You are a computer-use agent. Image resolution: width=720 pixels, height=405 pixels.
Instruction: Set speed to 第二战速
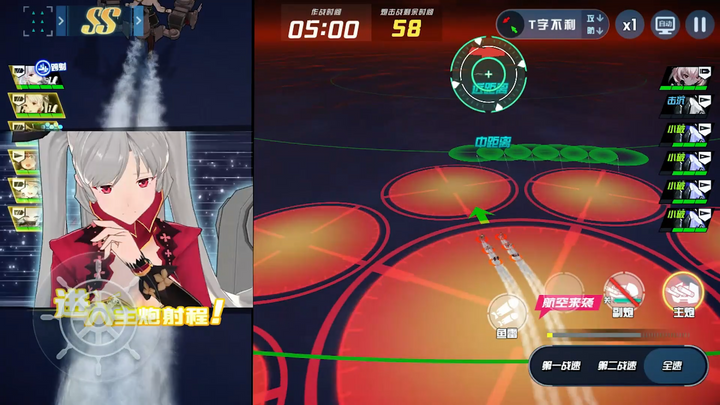[617, 366]
